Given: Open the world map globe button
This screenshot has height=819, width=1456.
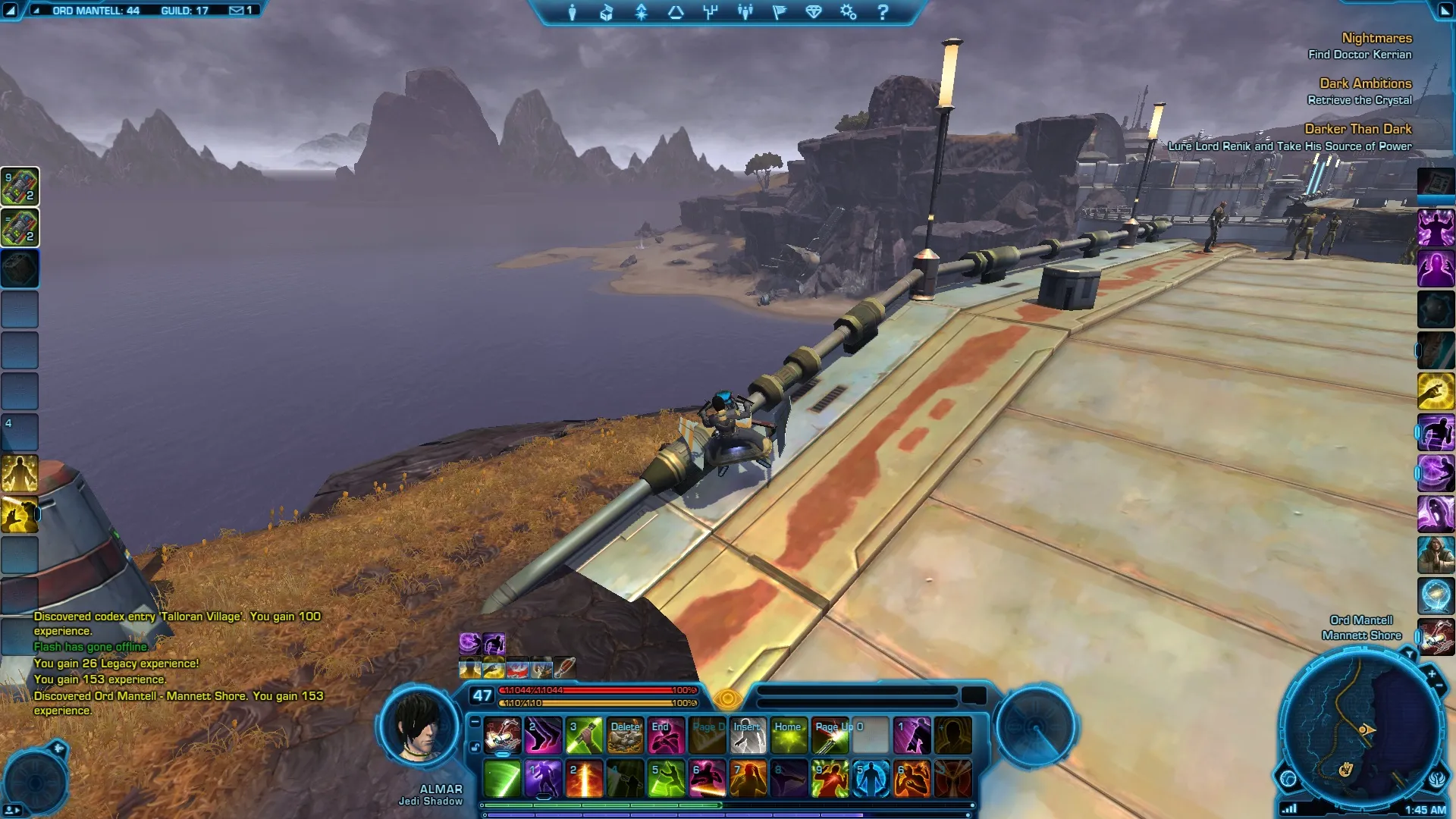Looking at the screenshot, I should coord(1288,778).
